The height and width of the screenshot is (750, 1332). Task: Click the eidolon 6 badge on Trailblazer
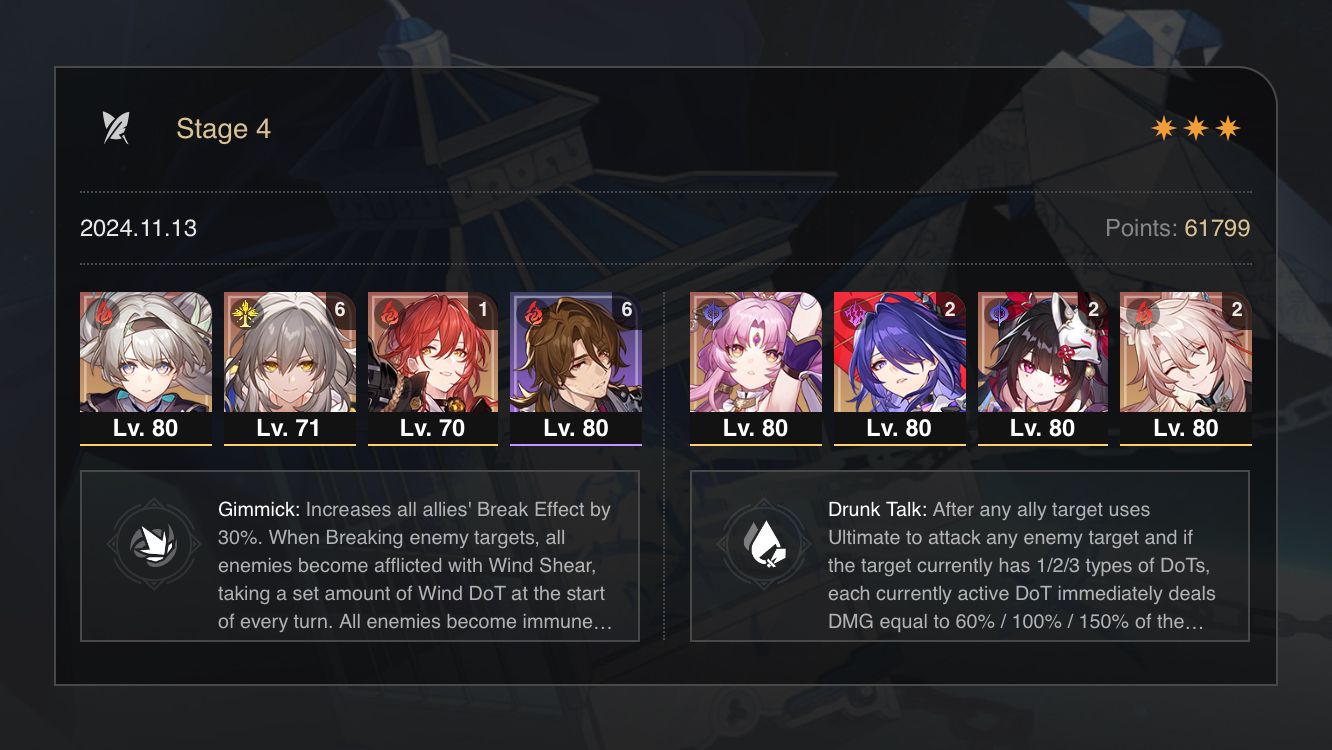pyautogui.click(x=340, y=311)
